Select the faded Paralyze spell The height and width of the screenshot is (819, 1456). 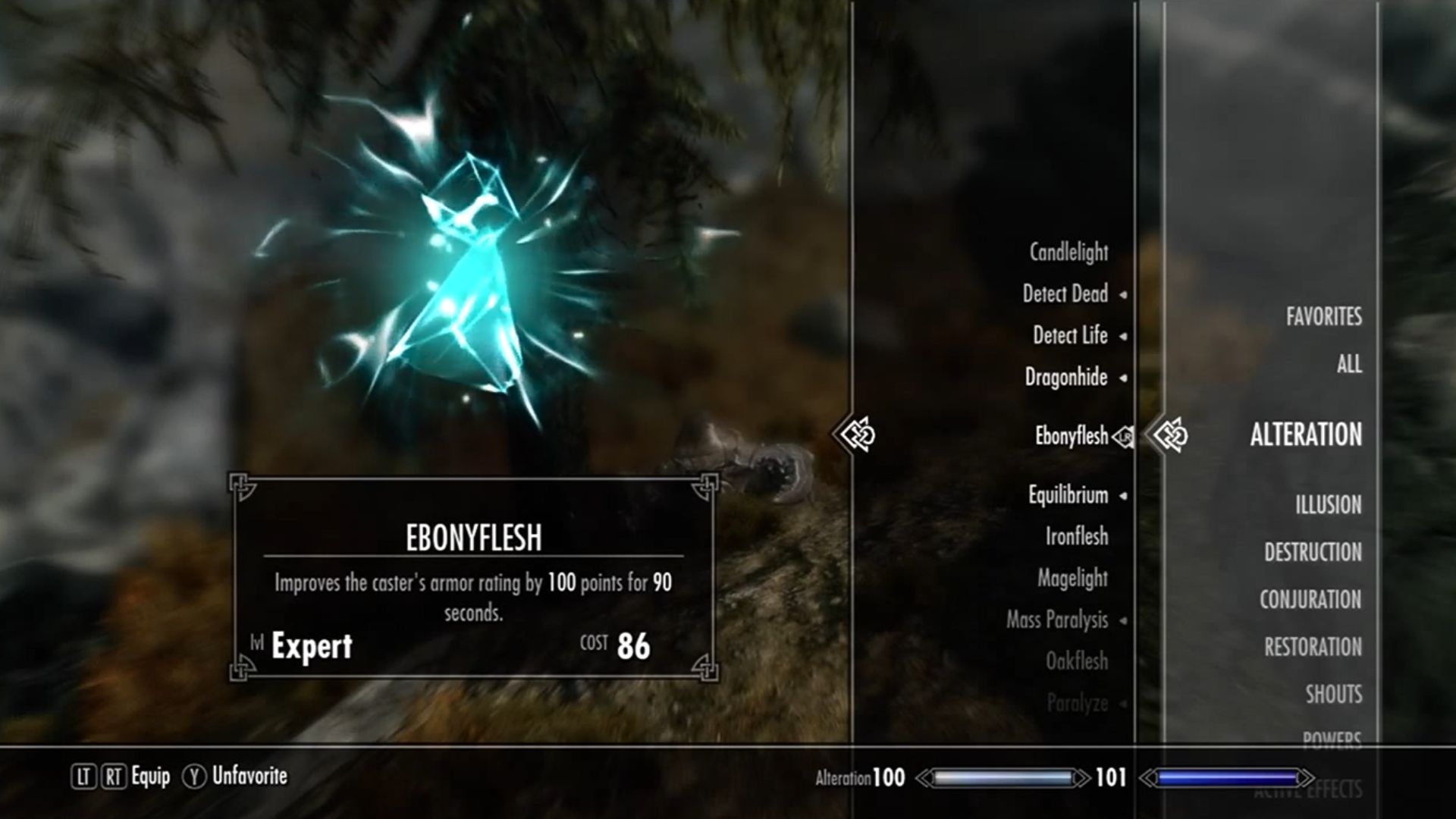coord(1077,704)
